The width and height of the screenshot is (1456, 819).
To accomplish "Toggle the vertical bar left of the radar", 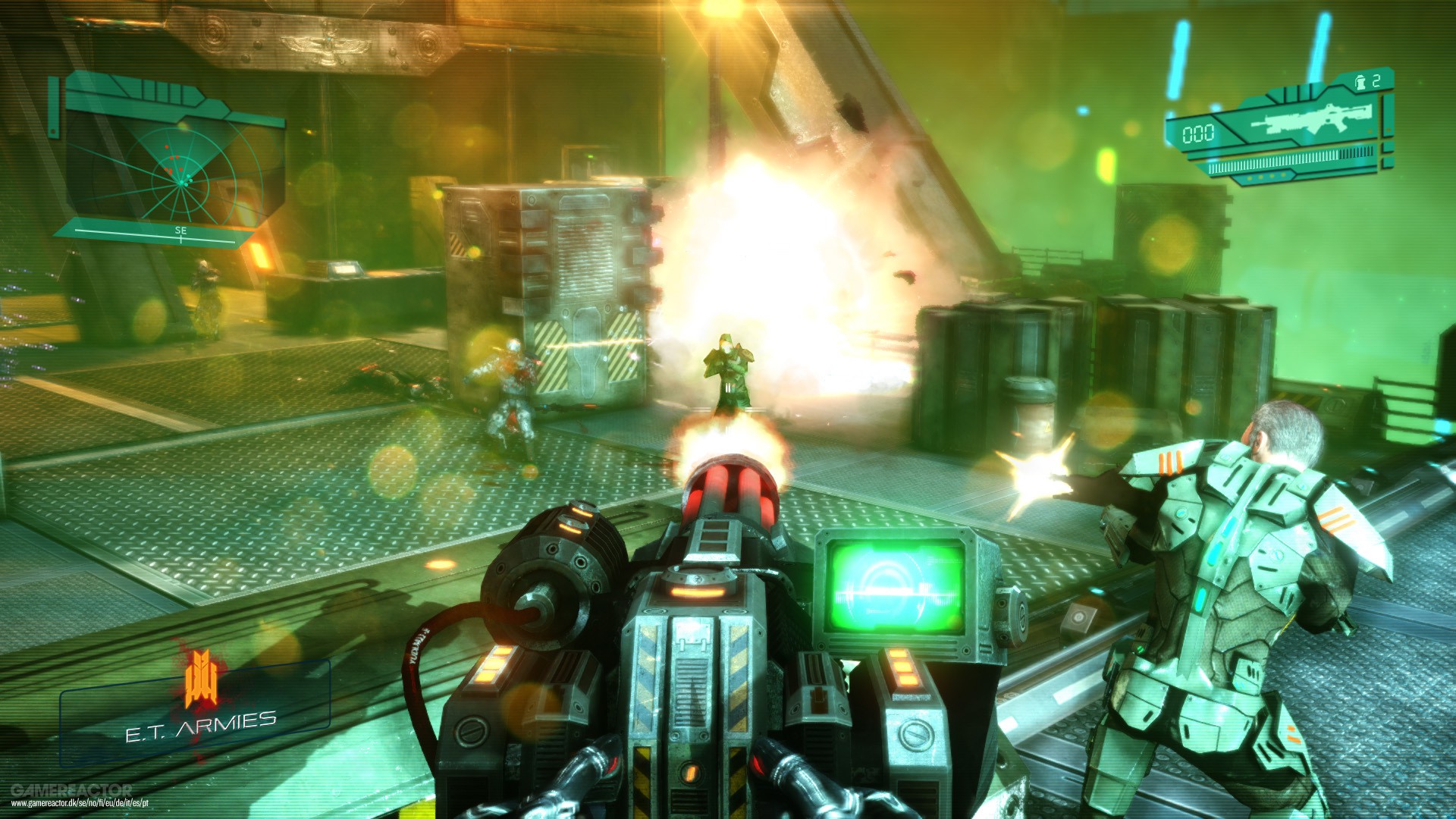I will click(x=53, y=106).
